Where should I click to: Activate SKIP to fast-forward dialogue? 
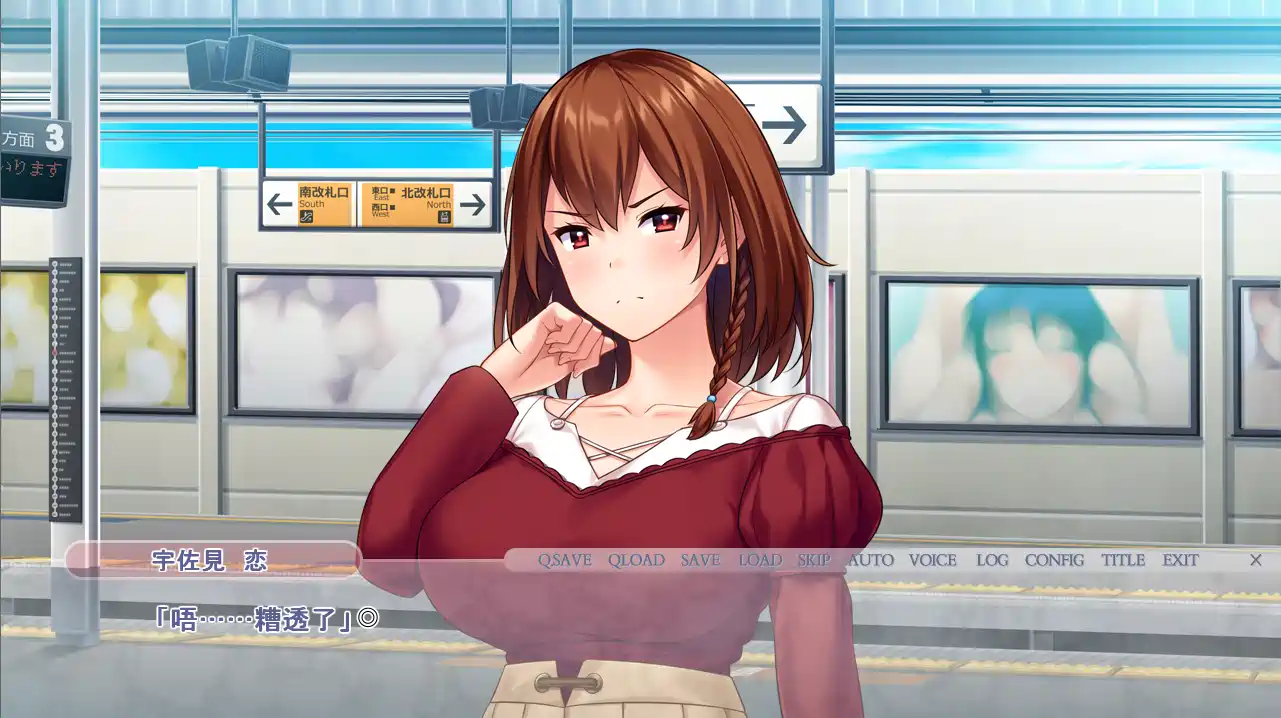click(814, 560)
